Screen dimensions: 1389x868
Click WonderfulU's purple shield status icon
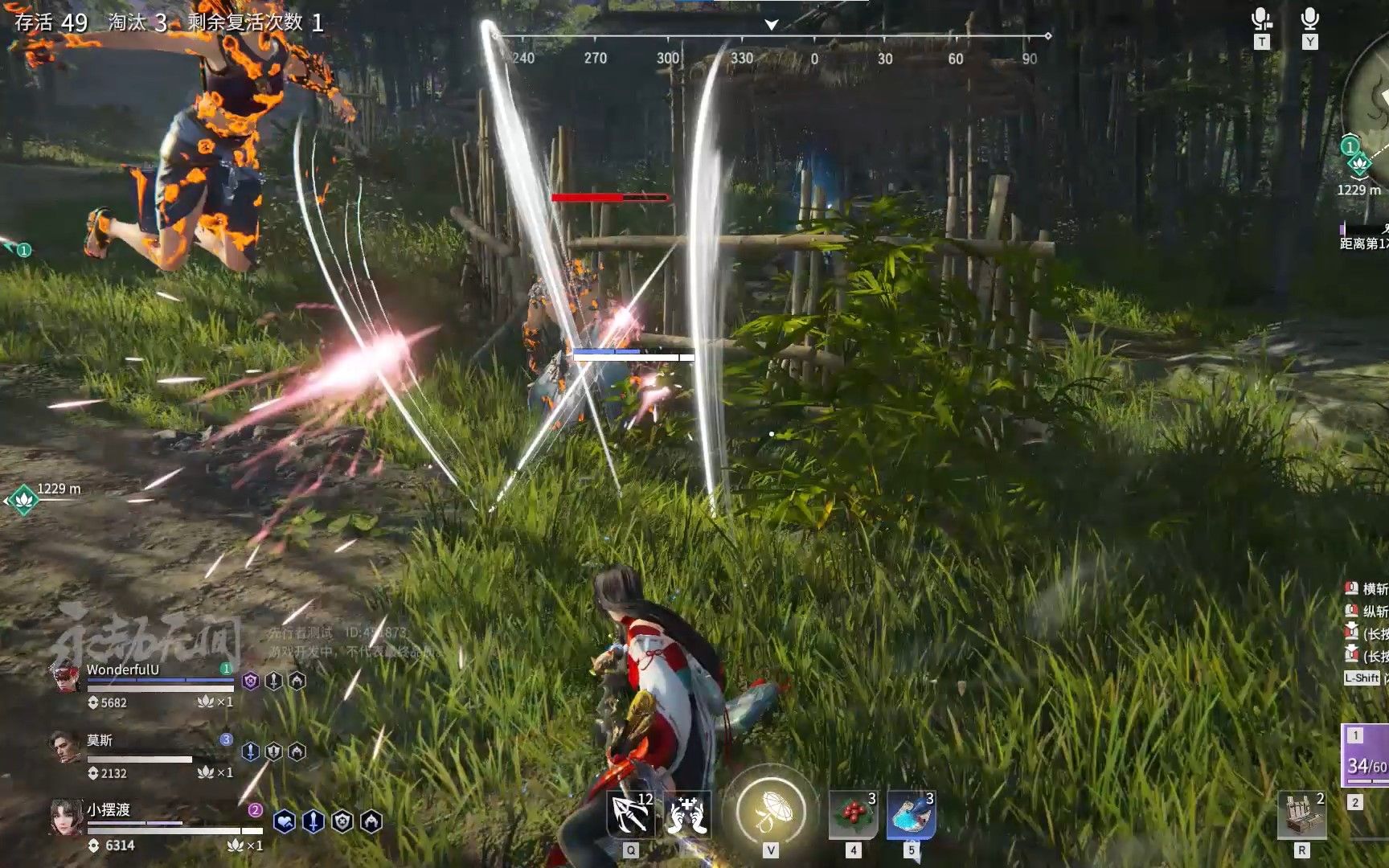pyautogui.click(x=251, y=682)
